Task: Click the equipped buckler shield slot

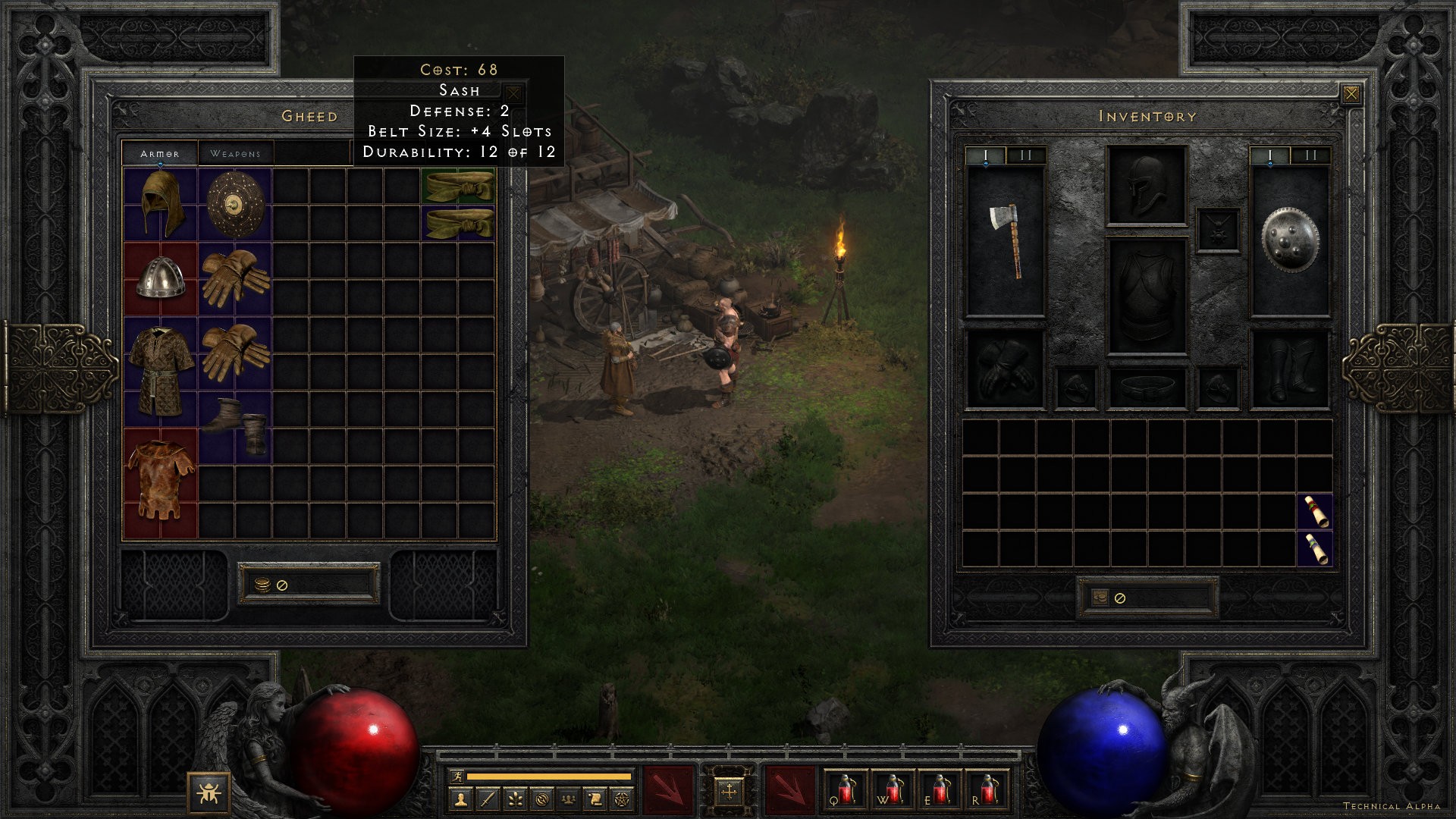Action: click(x=1289, y=241)
